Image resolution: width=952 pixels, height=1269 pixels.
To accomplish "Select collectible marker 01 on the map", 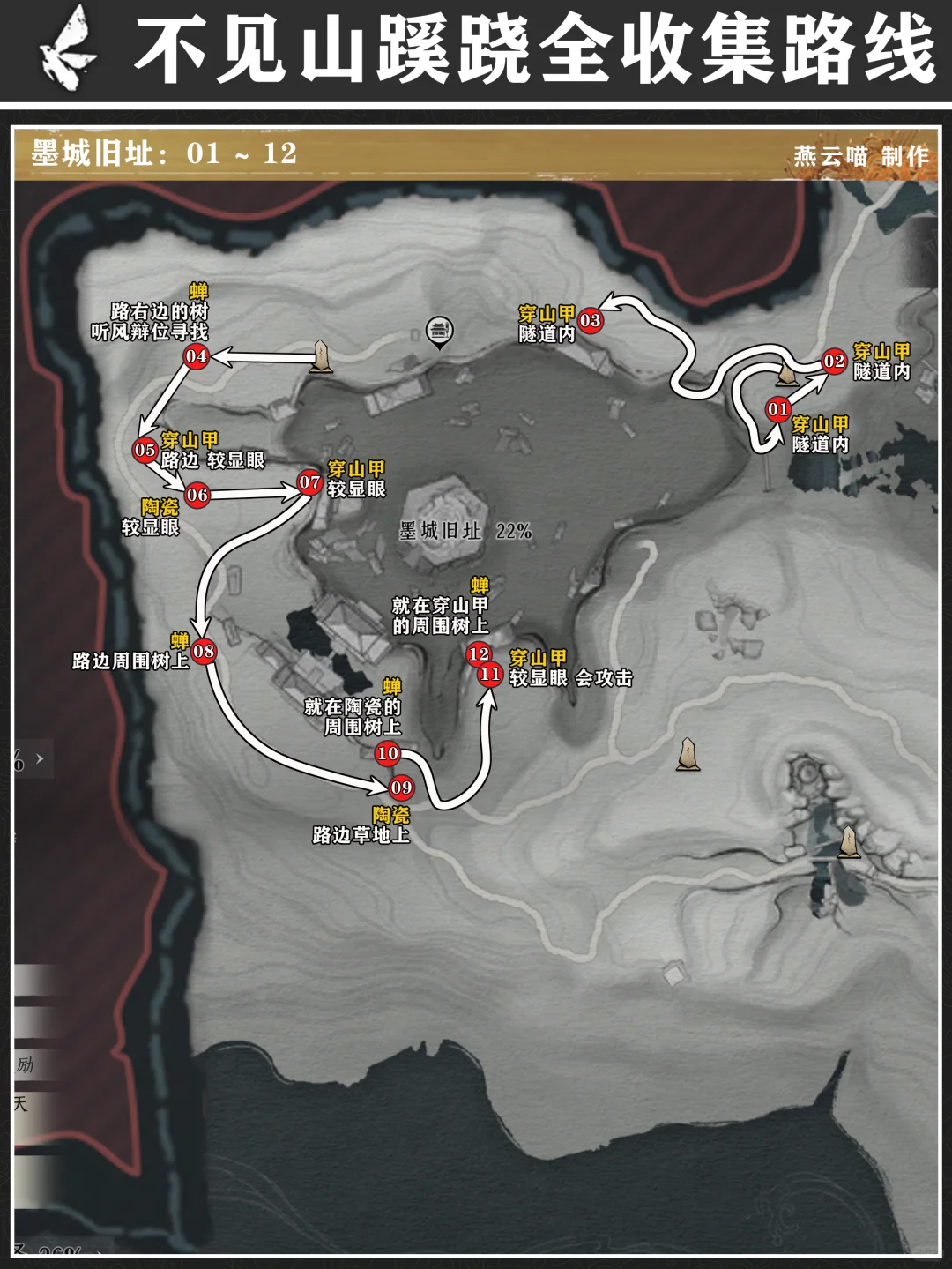I will tap(777, 409).
